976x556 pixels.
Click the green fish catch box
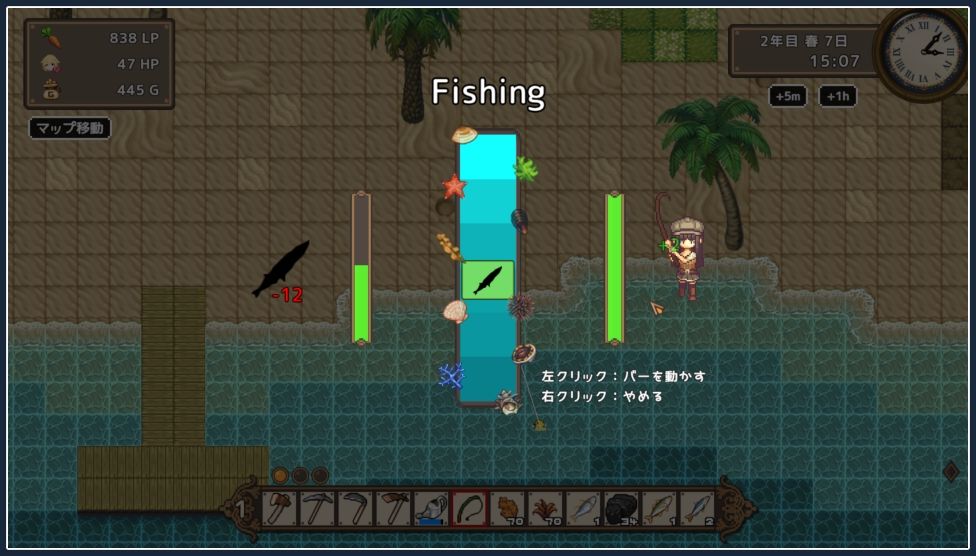(487, 280)
